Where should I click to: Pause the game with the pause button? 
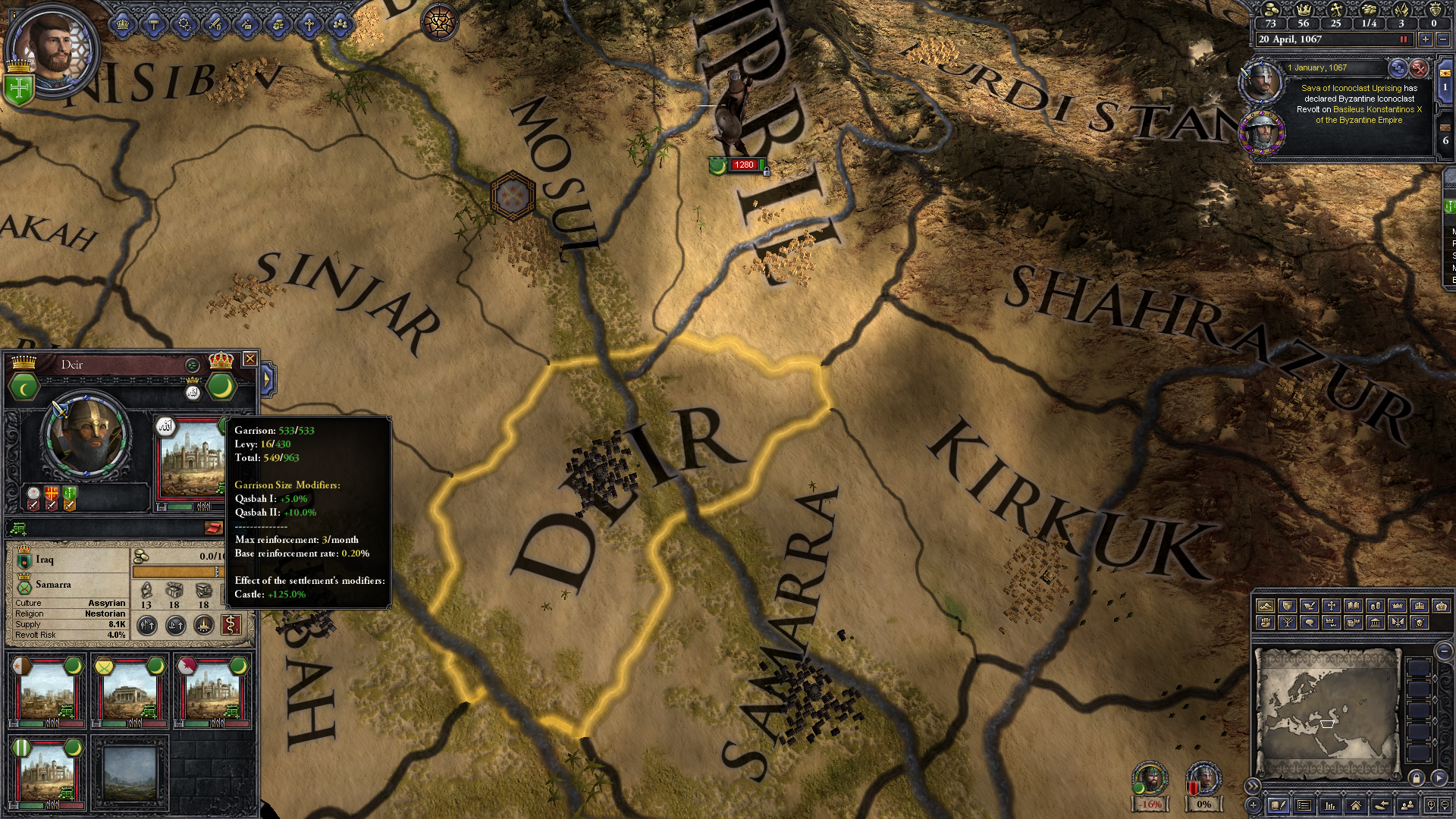pyautogui.click(x=1404, y=40)
